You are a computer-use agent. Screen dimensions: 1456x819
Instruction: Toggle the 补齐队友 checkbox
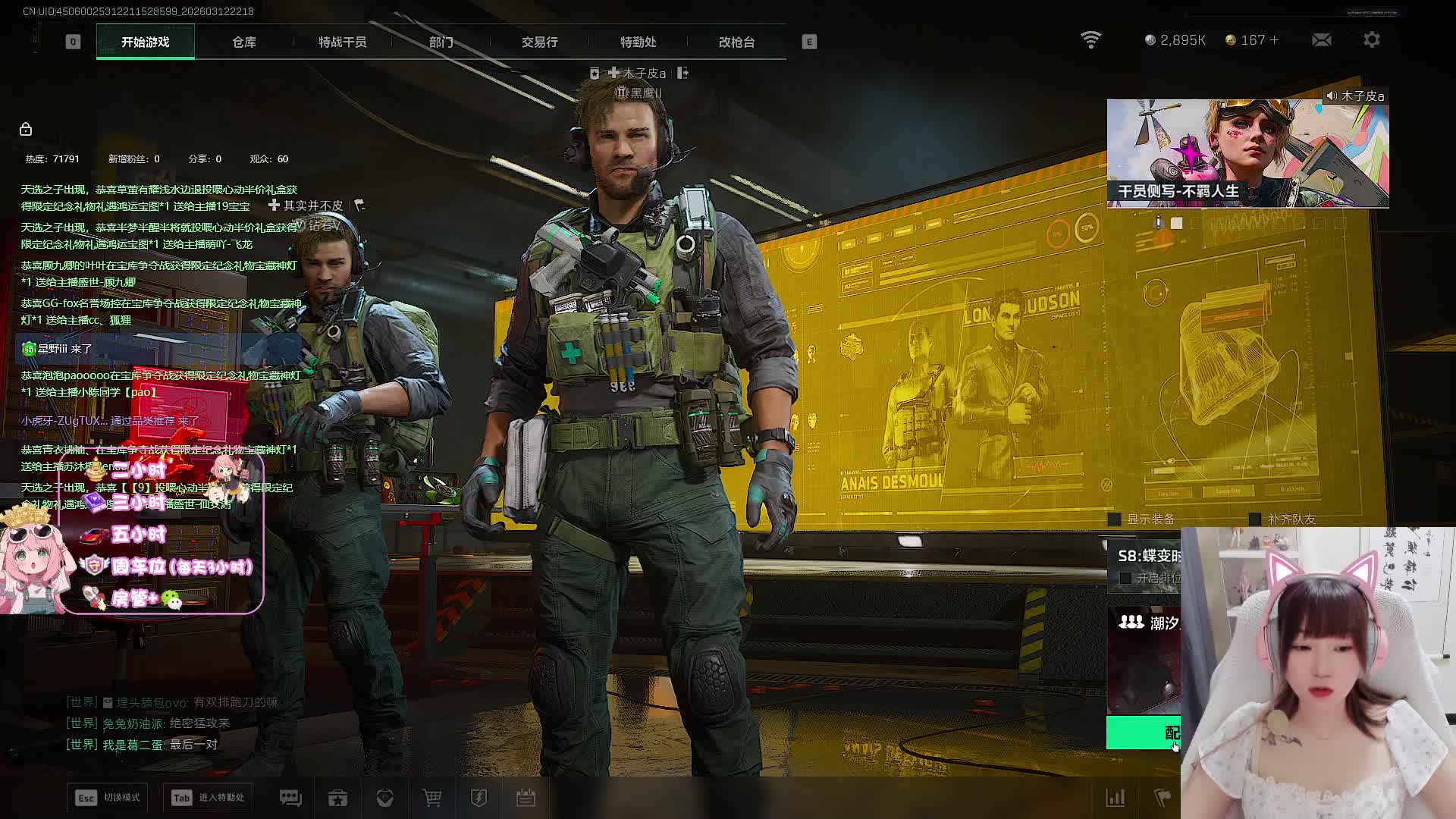[1255, 519]
